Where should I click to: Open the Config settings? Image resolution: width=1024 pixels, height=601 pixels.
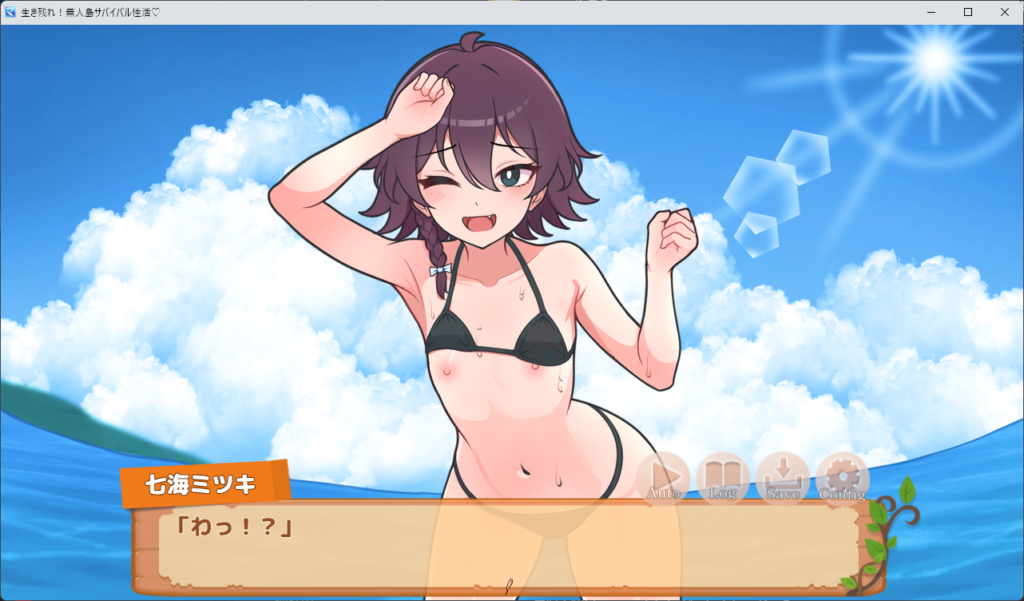coord(842,476)
